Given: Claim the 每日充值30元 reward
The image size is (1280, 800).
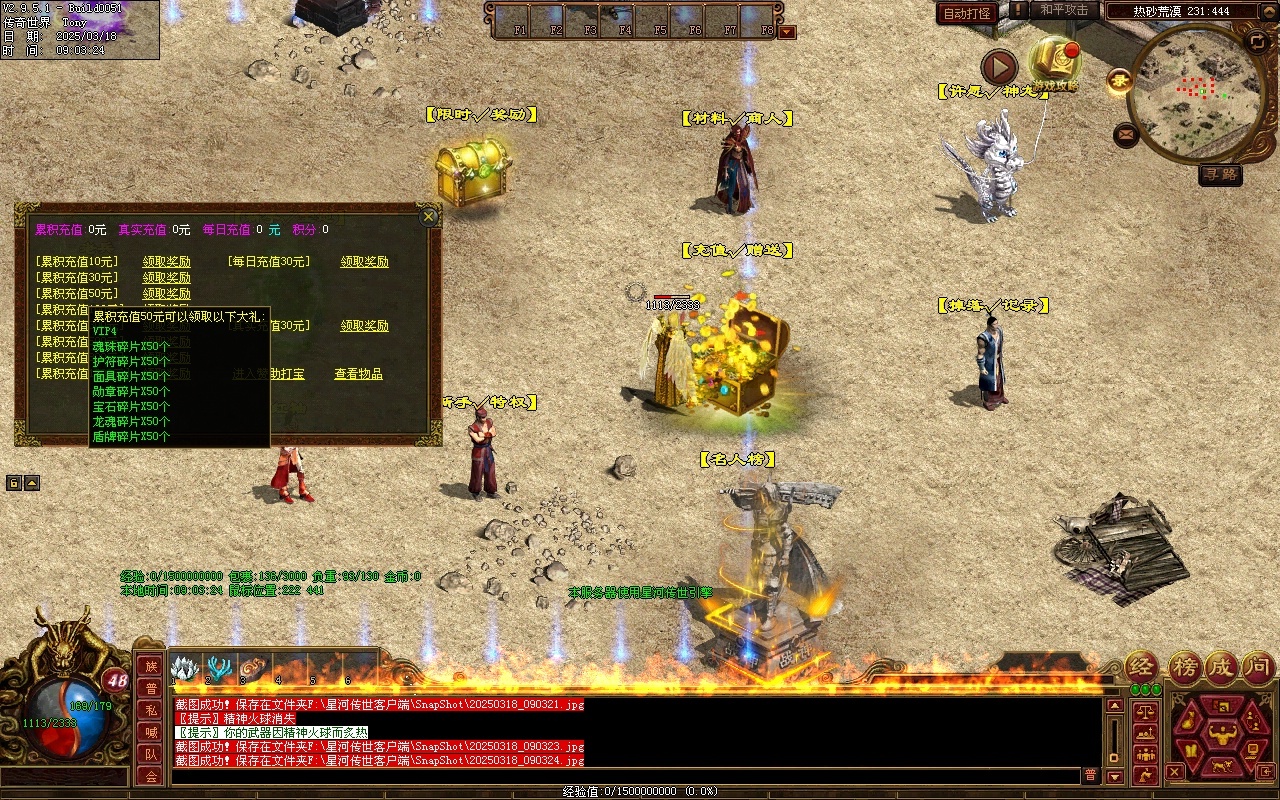Looking at the screenshot, I should click(364, 262).
